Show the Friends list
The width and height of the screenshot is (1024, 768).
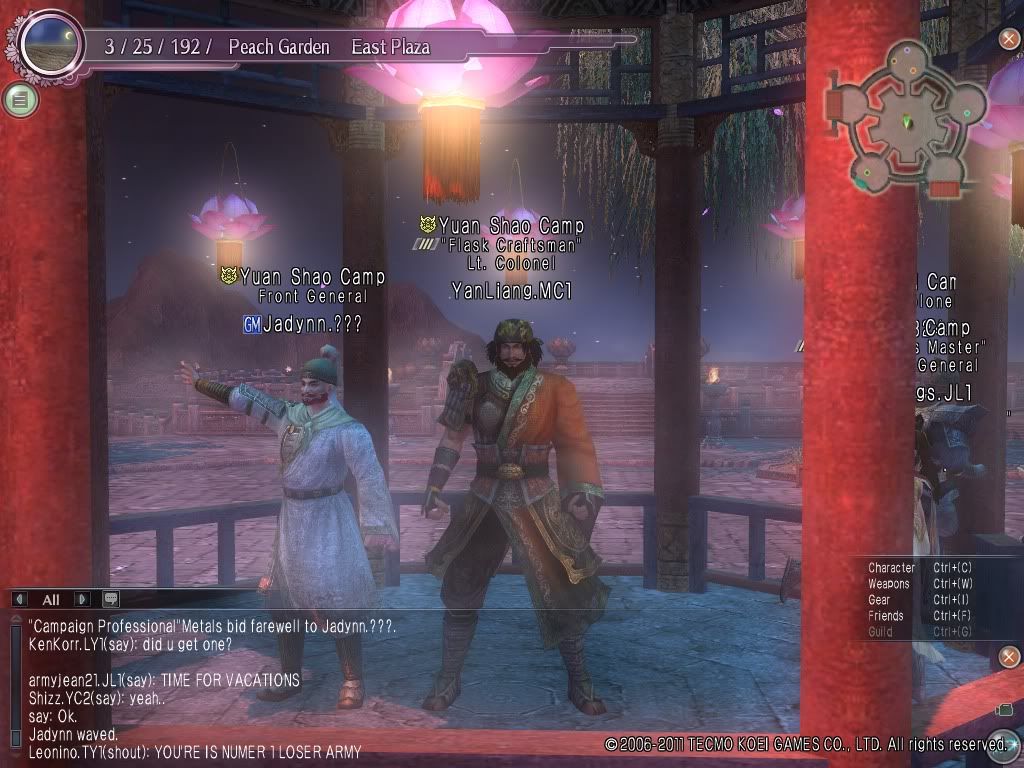tap(885, 616)
